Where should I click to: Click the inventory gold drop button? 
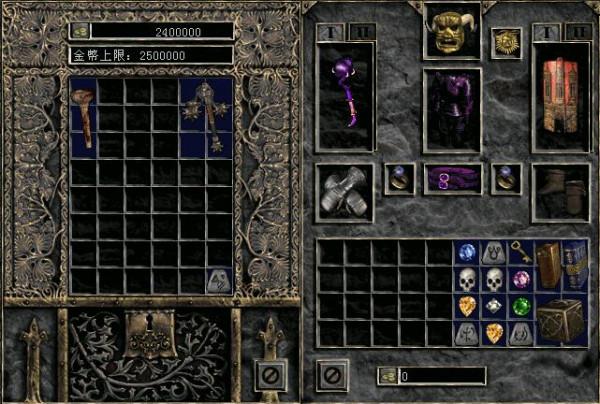tap(387, 376)
